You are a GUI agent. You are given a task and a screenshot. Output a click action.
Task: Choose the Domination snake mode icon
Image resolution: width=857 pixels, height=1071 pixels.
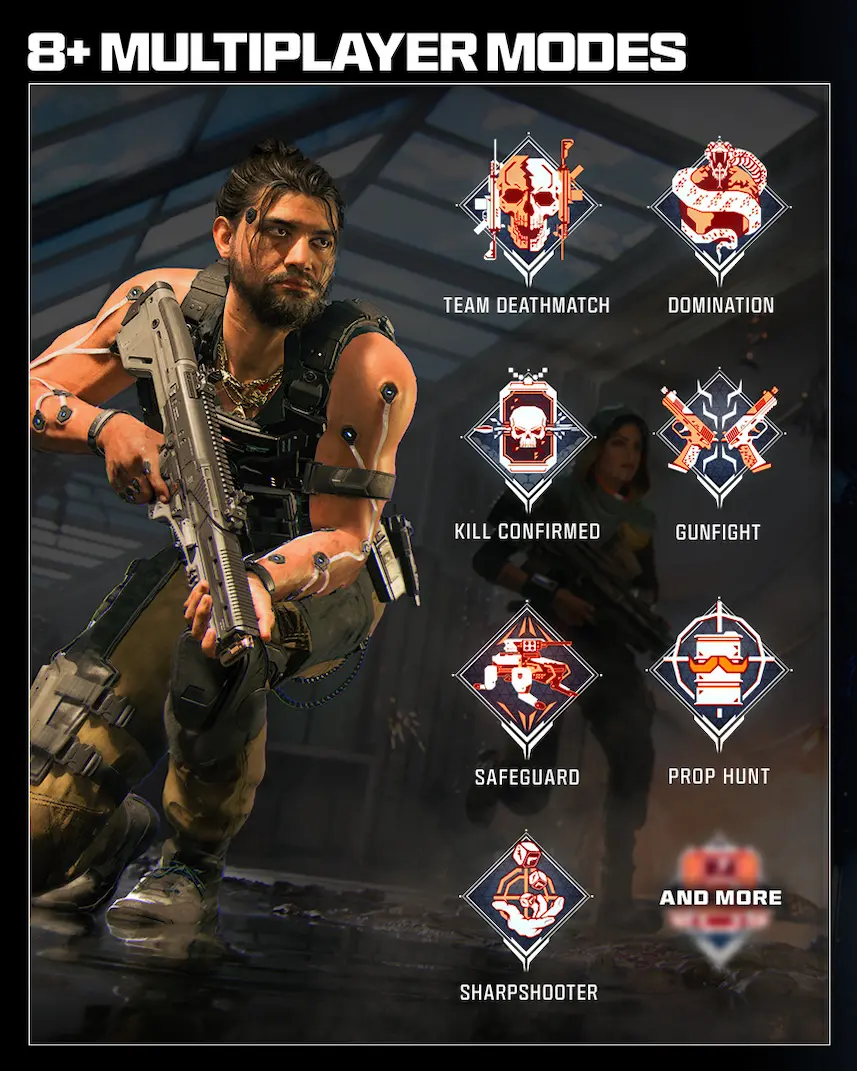tap(719, 207)
